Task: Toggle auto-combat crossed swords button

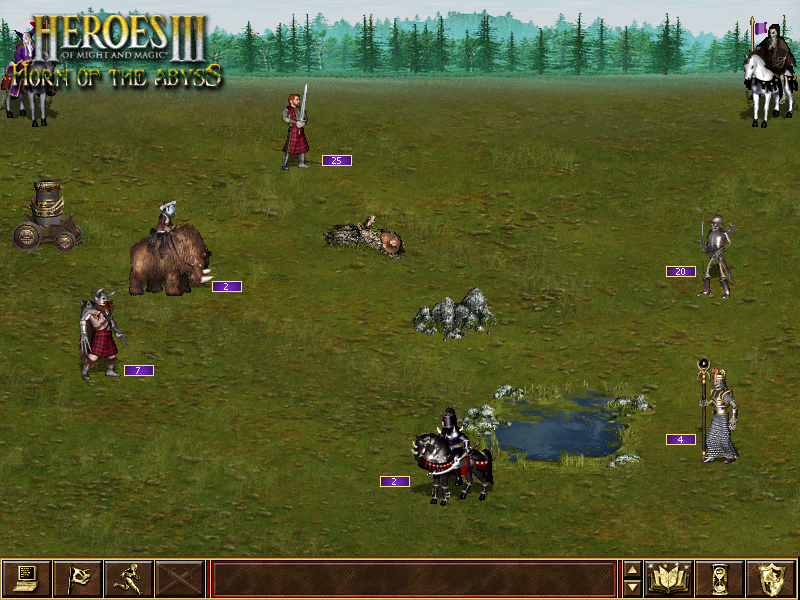Action: (179, 579)
